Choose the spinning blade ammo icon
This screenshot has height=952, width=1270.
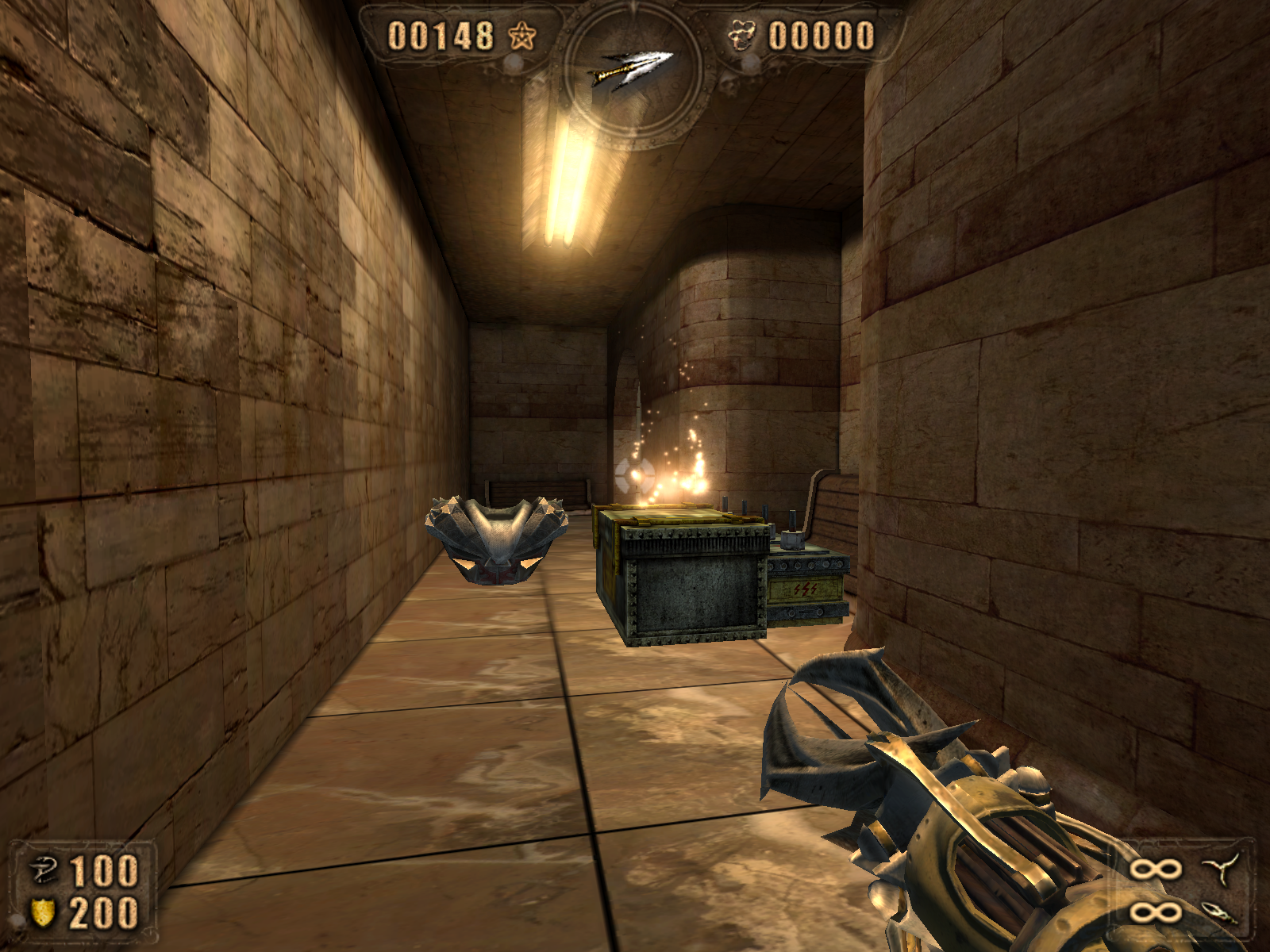click(1222, 869)
